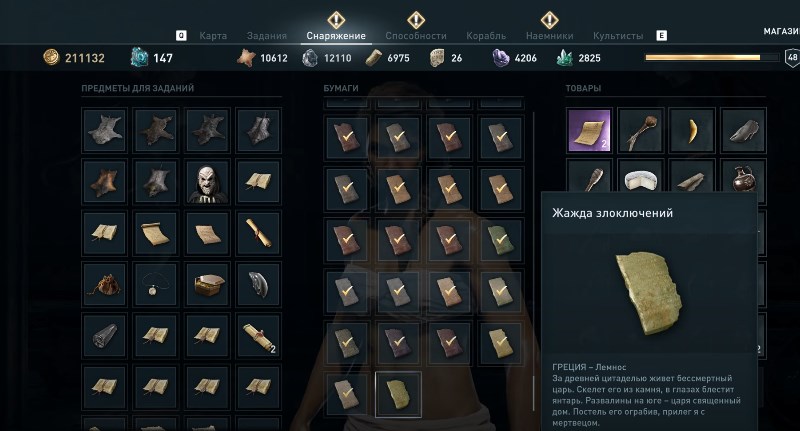Select the Снаряжение tab
This screenshot has width=800, height=431.
[x=336, y=36]
